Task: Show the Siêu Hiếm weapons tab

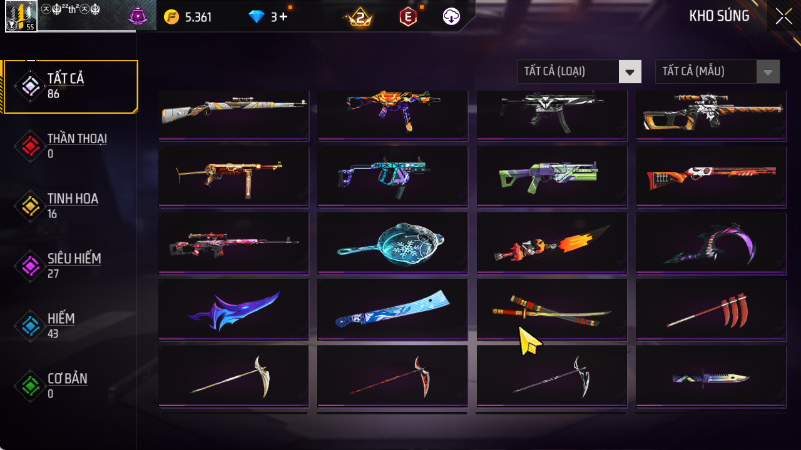Action: tap(70, 265)
